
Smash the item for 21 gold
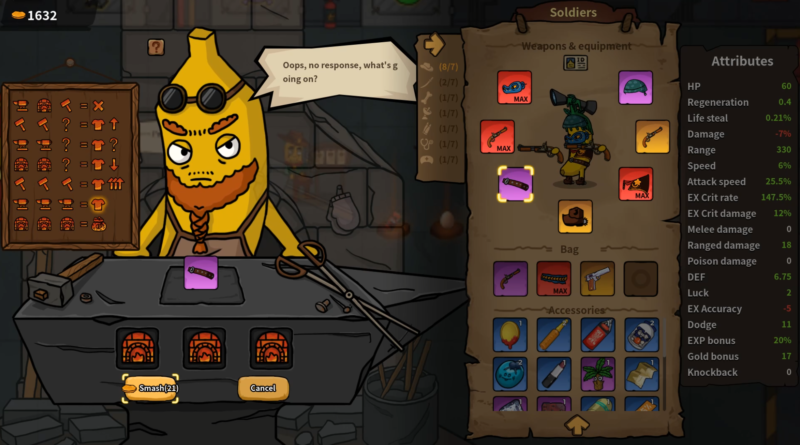(x=150, y=388)
